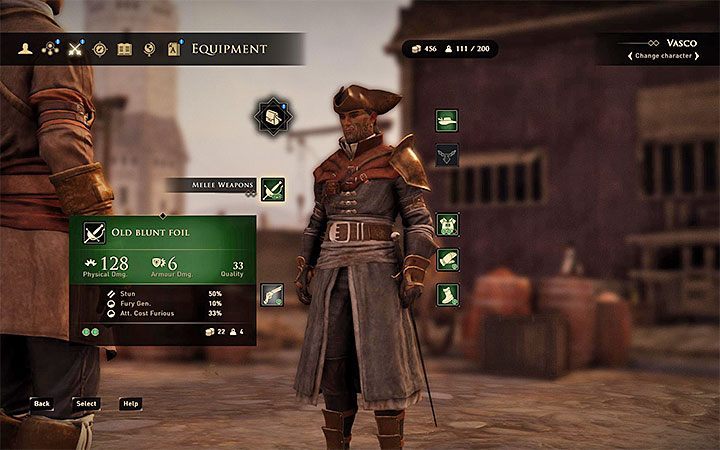Open the inventory bag diamond icon
The height and width of the screenshot is (450, 720).
point(272,117)
